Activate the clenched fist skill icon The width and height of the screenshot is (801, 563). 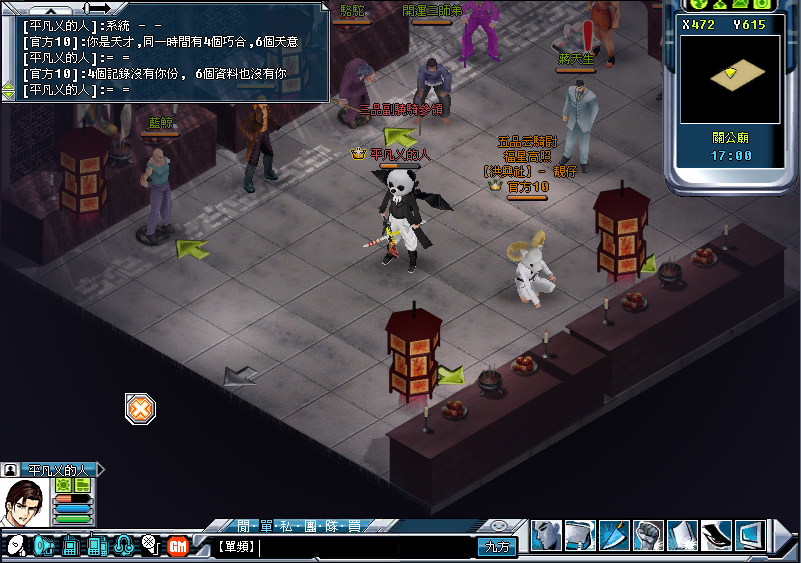click(x=648, y=536)
